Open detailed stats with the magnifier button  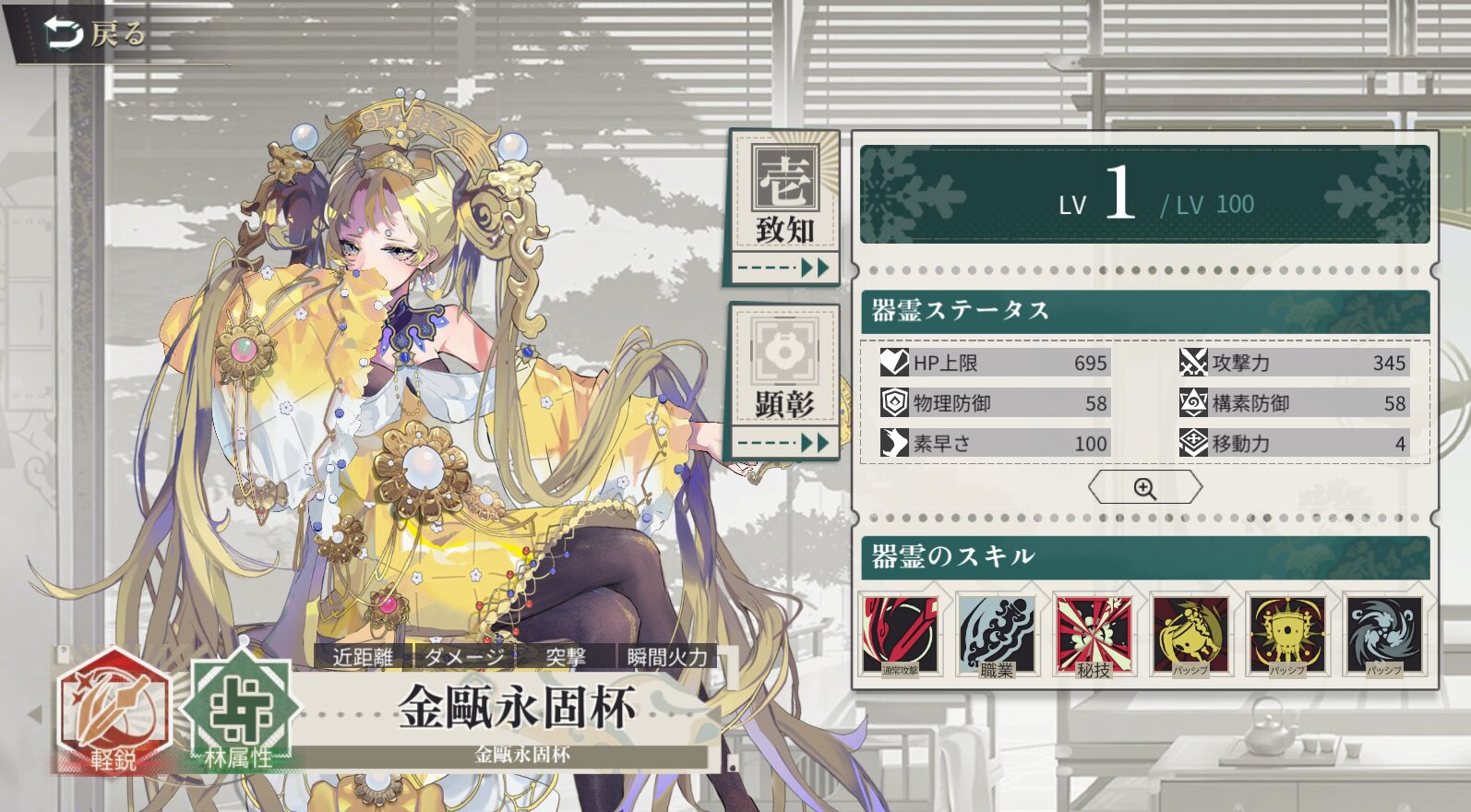tap(1144, 488)
